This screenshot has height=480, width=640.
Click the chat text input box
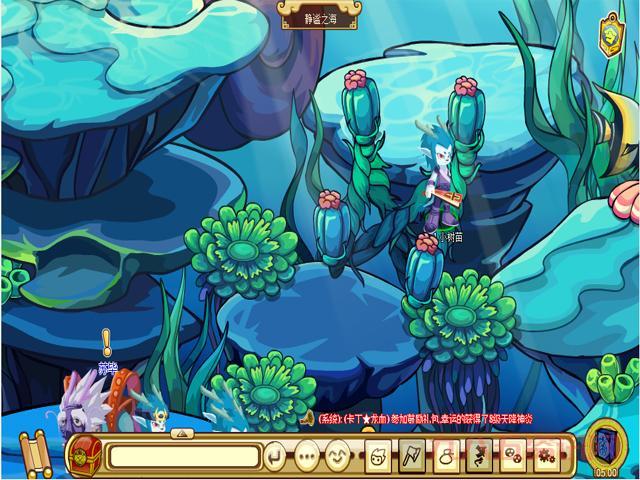click(x=184, y=457)
